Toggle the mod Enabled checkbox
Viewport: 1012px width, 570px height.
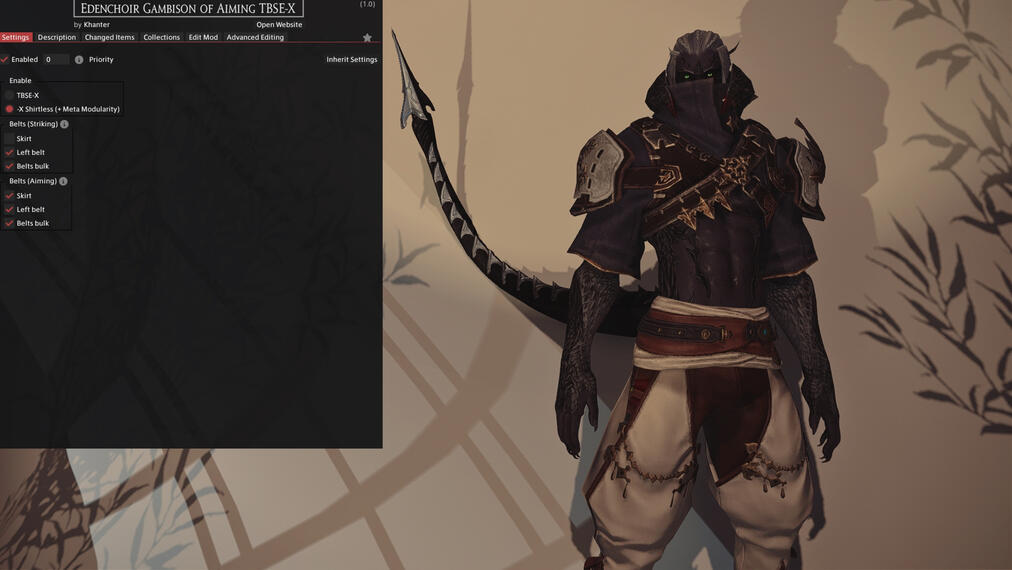pyautogui.click(x=5, y=60)
